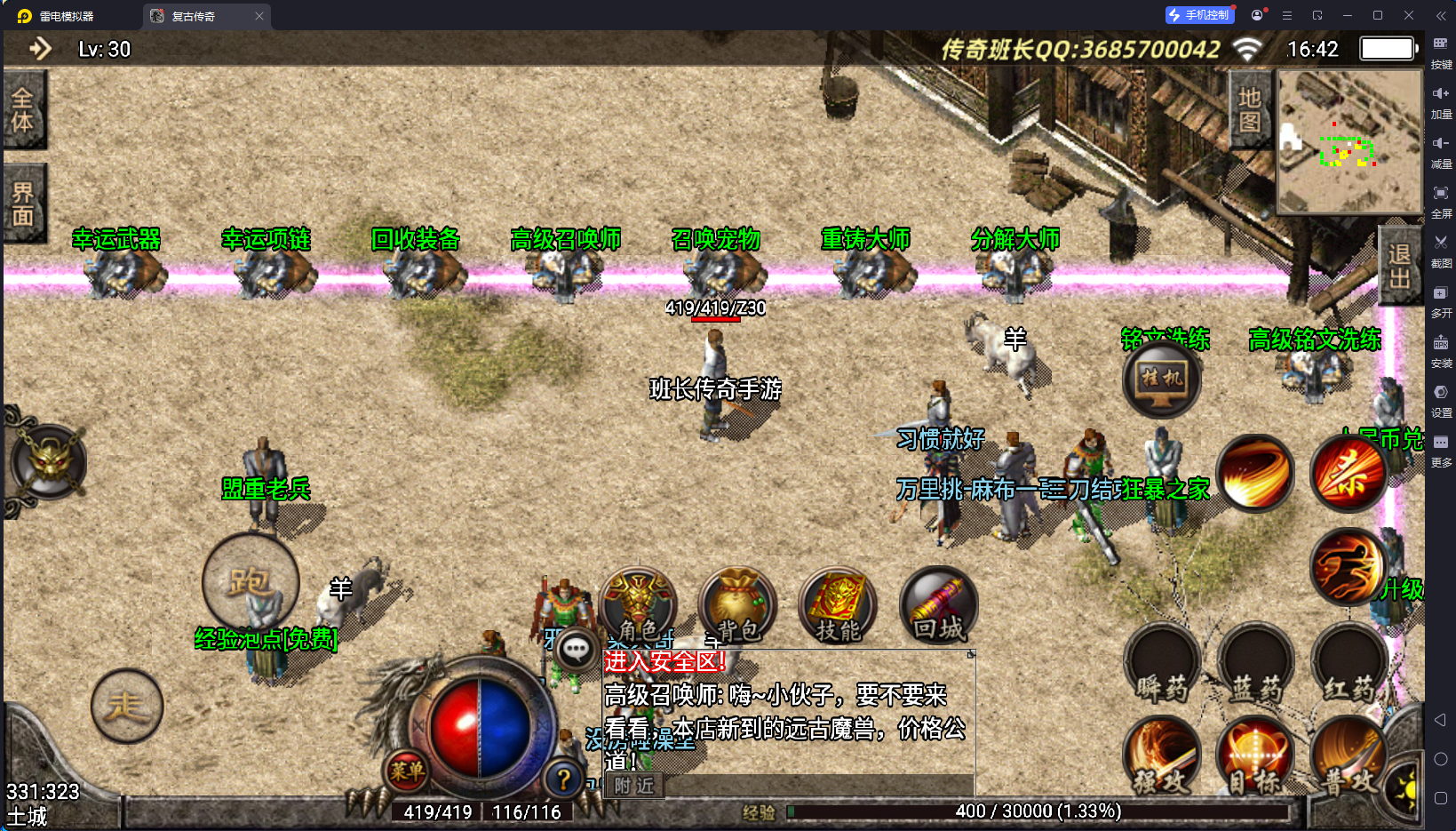The width and height of the screenshot is (1456, 831).
Task: Open the chat speech bubble icon
Action: [x=576, y=650]
